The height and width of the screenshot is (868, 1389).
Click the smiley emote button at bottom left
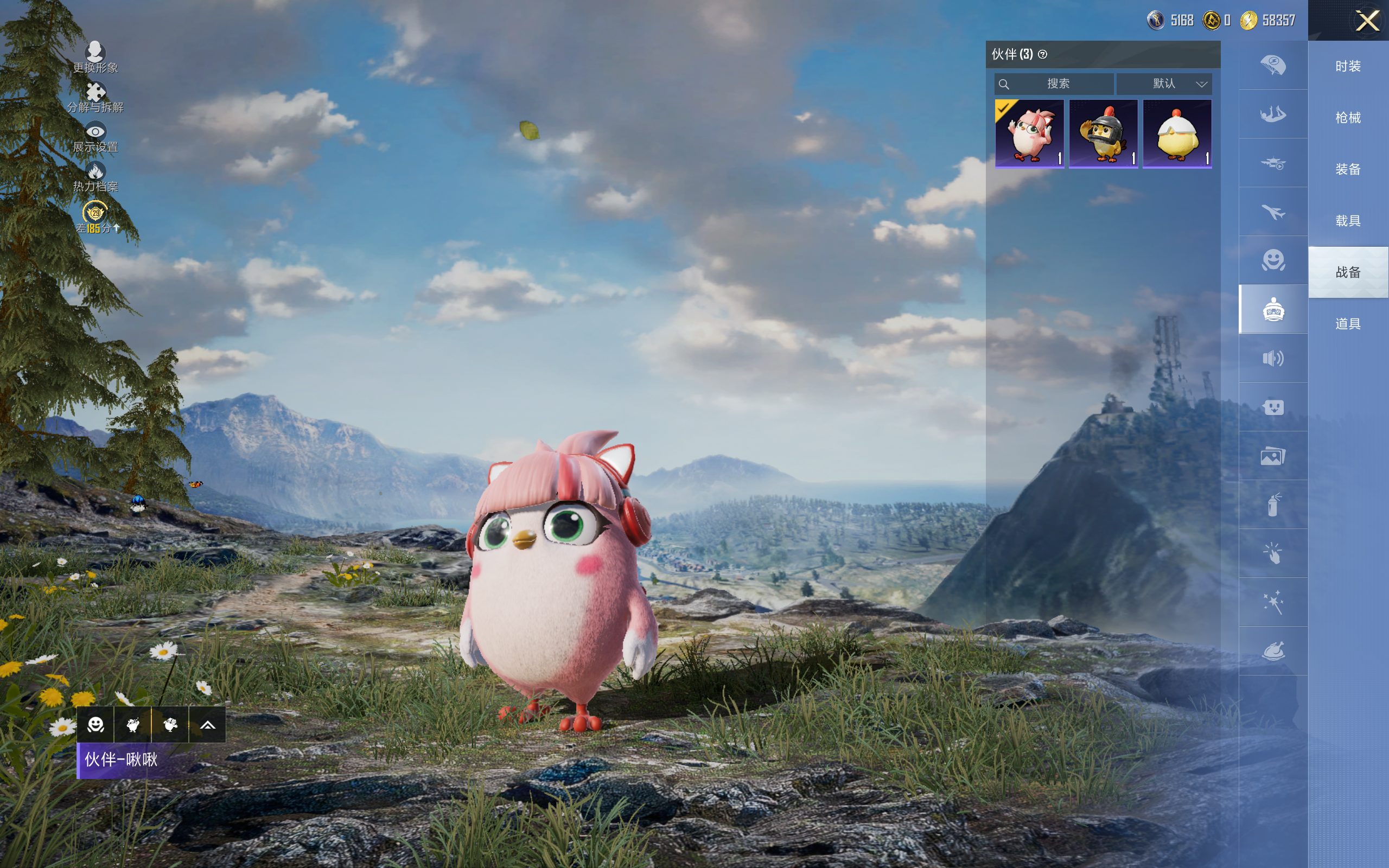coord(96,725)
